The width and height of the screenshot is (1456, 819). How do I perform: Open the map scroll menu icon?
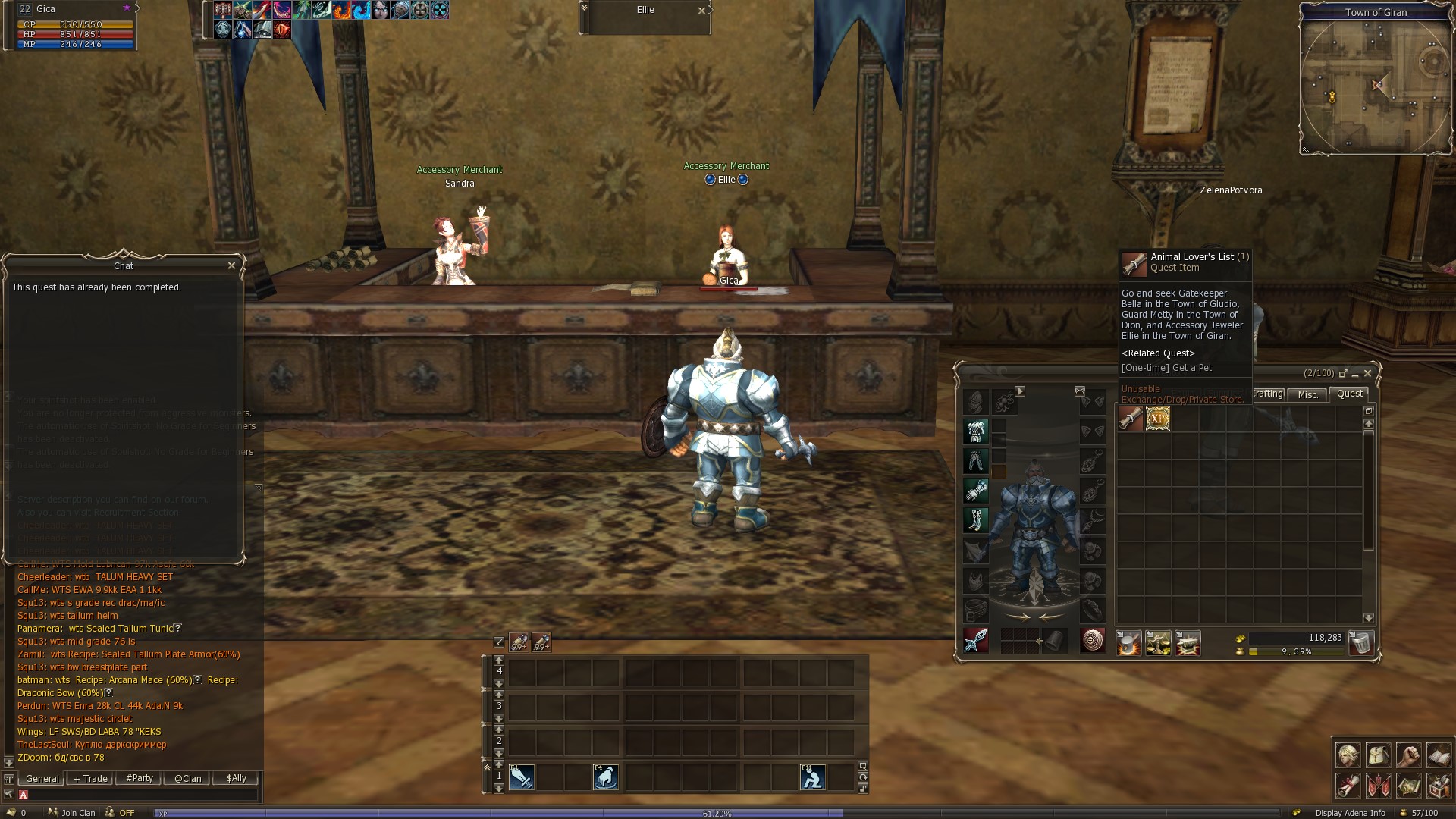[x=1408, y=786]
